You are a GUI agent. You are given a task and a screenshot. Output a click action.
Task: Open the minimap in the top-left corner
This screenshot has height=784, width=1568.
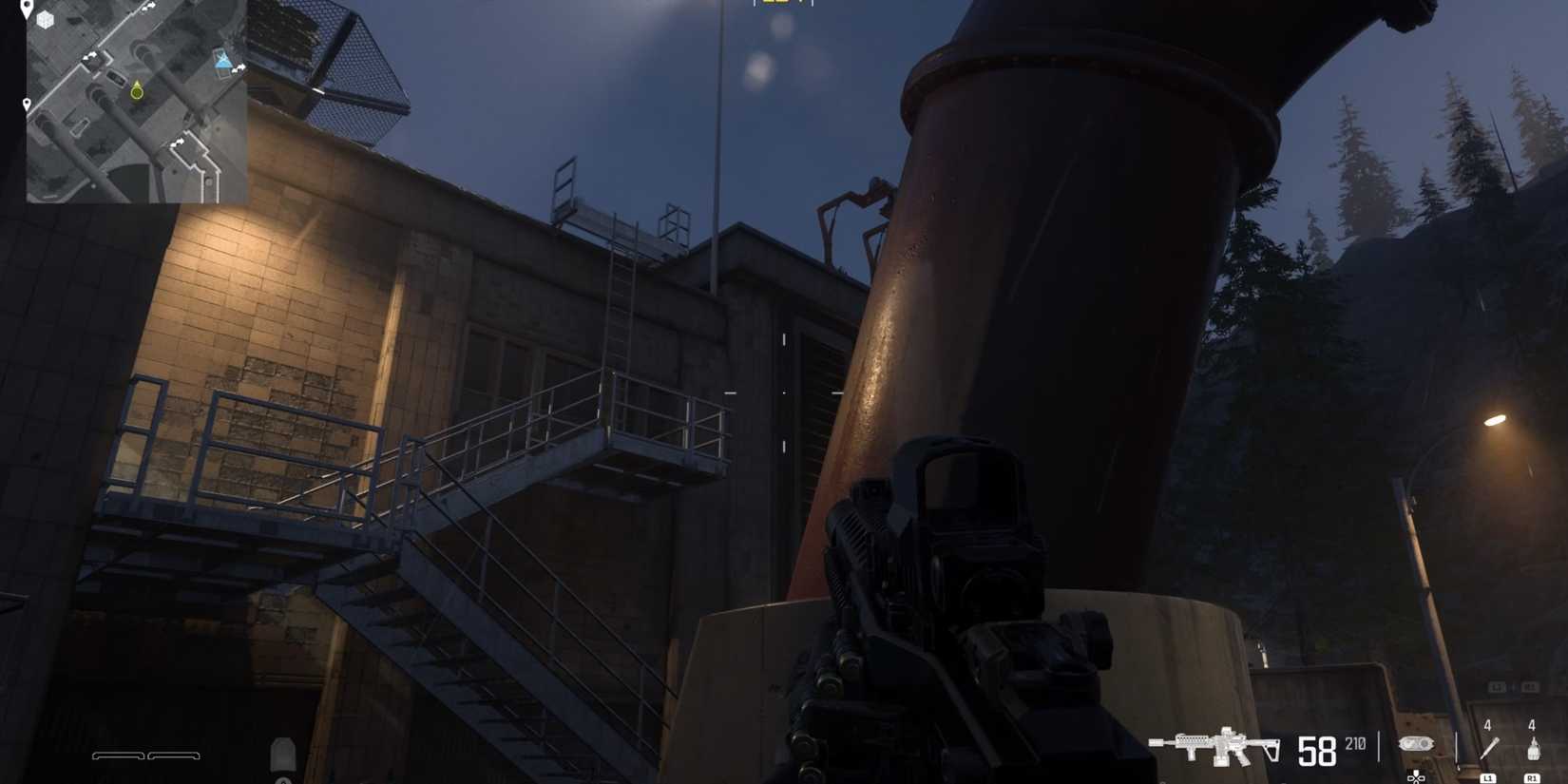(x=138, y=100)
